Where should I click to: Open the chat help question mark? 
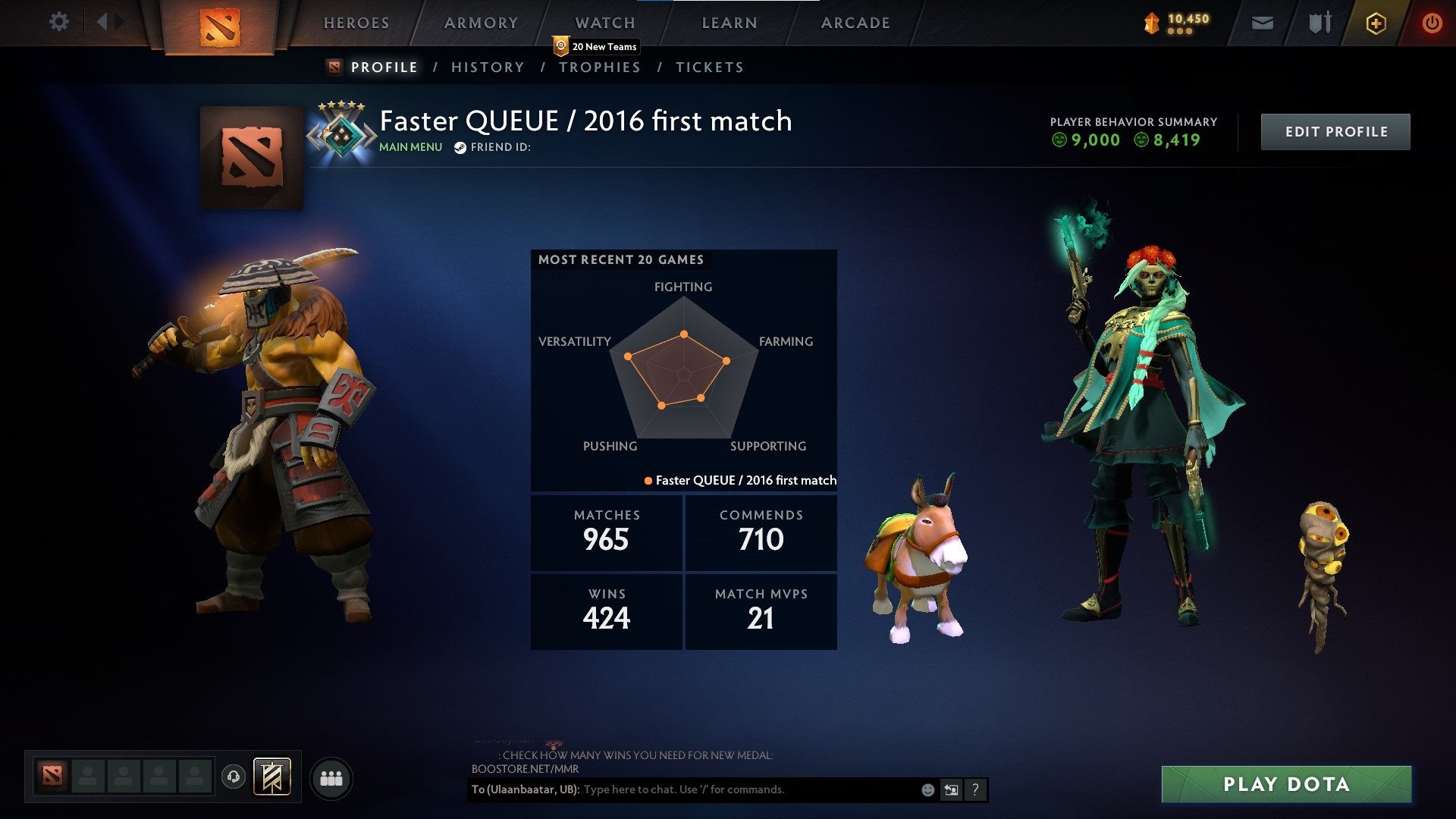(x=975, y=789)
